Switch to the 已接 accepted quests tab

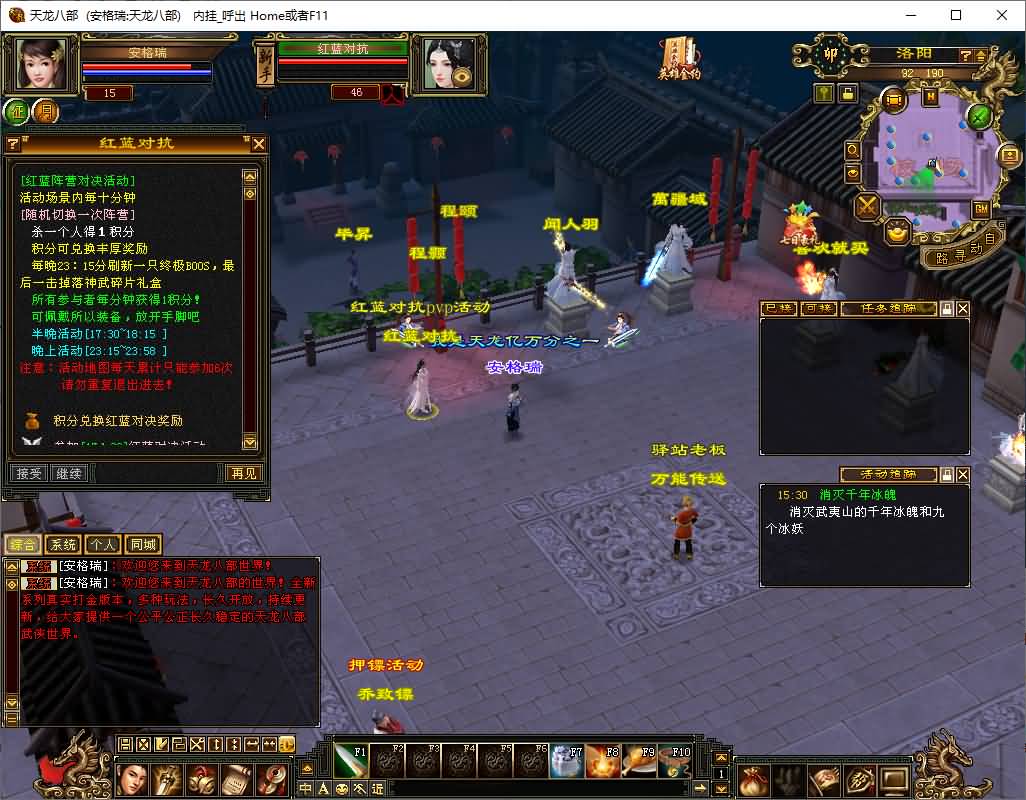click(x=778, y=309)
